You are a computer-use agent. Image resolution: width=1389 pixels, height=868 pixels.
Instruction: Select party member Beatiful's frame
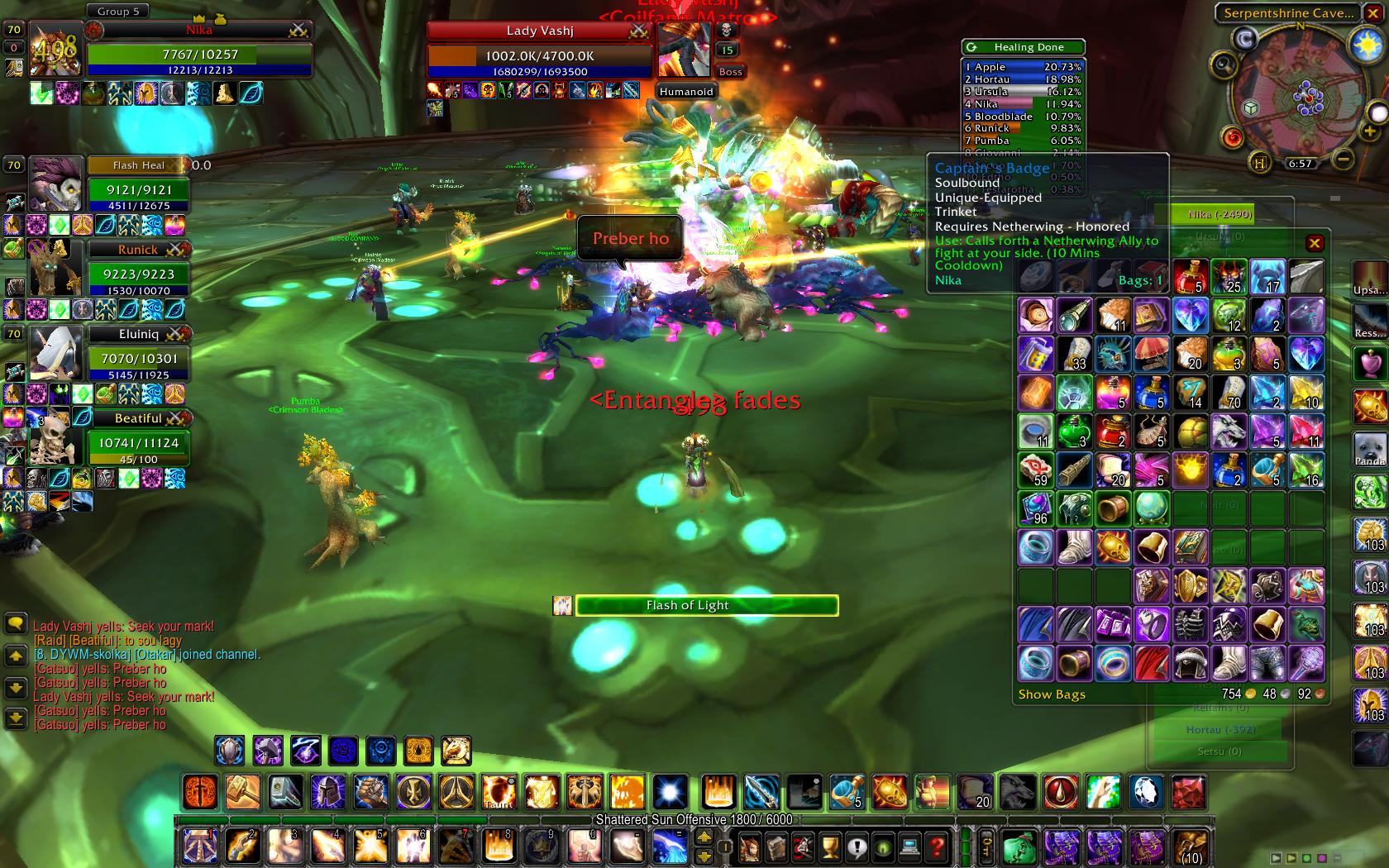[138, 442]
